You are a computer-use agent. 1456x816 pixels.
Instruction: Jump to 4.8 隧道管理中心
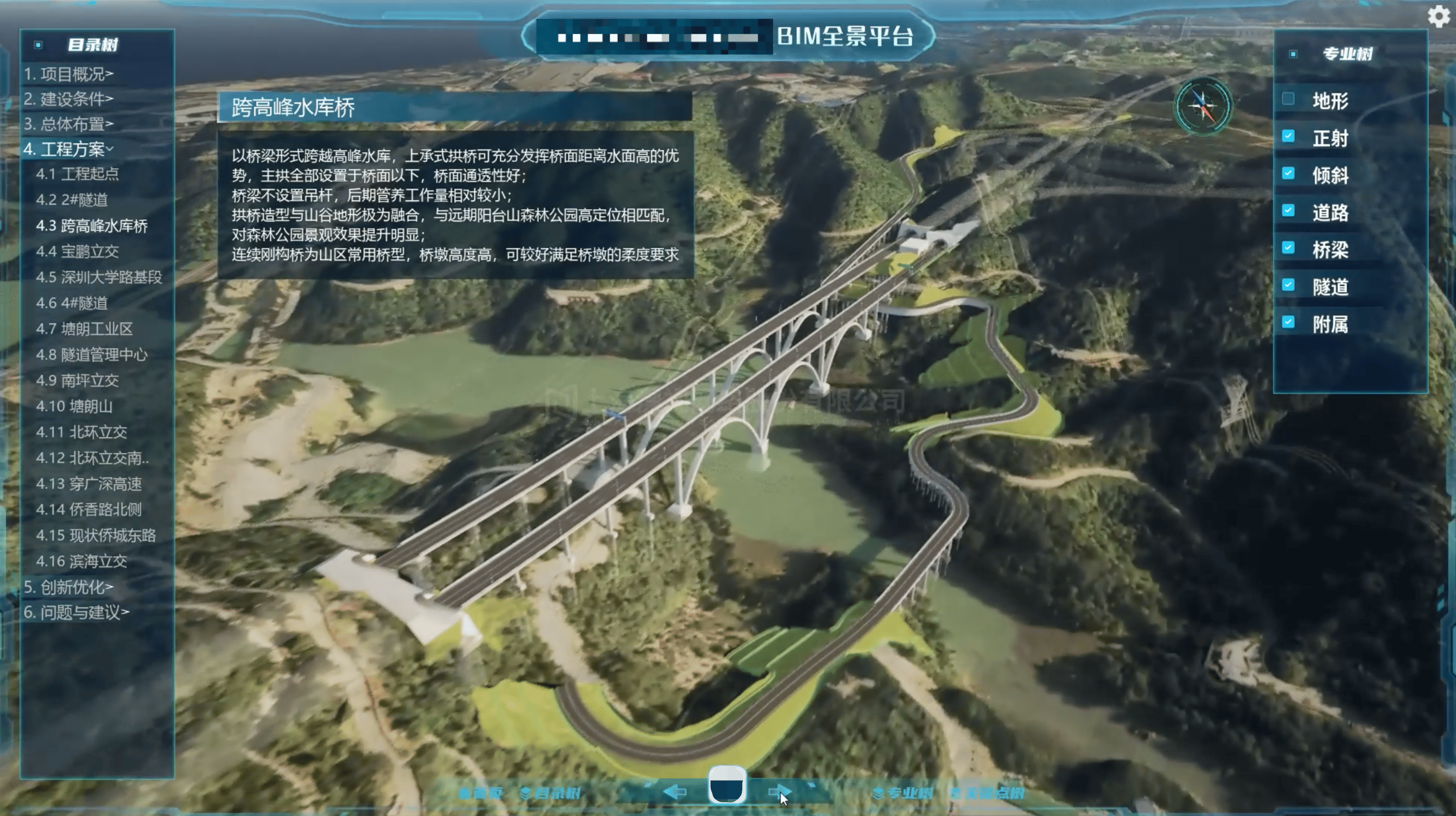click(x=91, y=355)
